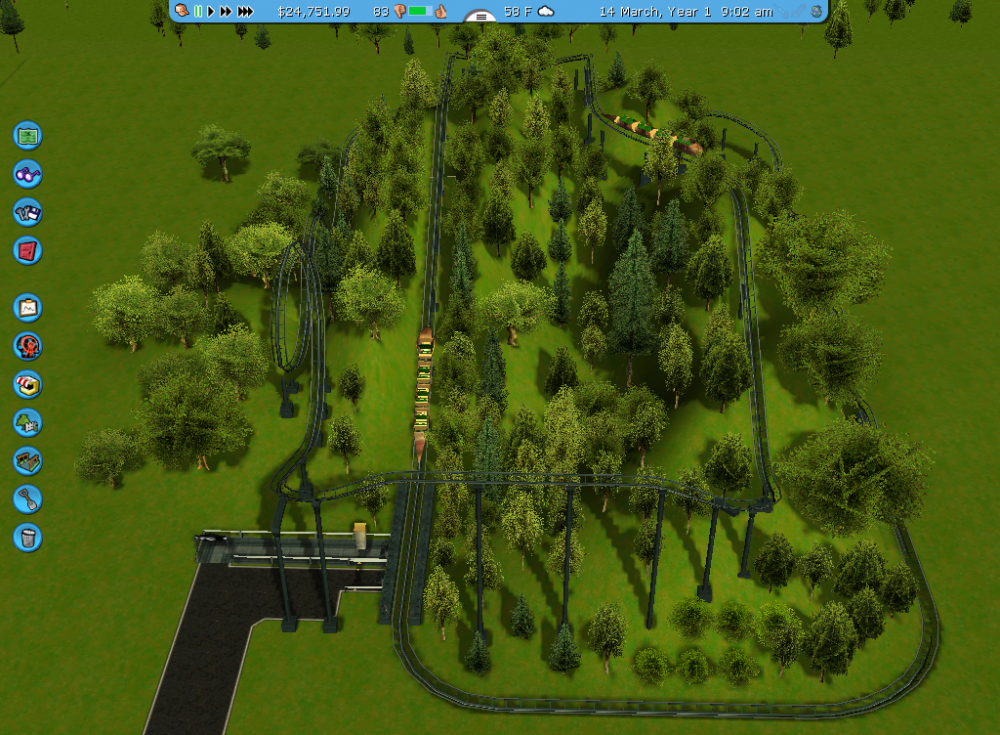Screen dimensions: 1000x735
Task: Select the wooden fence enclosure builder icon
Action: pyautogui.click(x=27, y=460)
